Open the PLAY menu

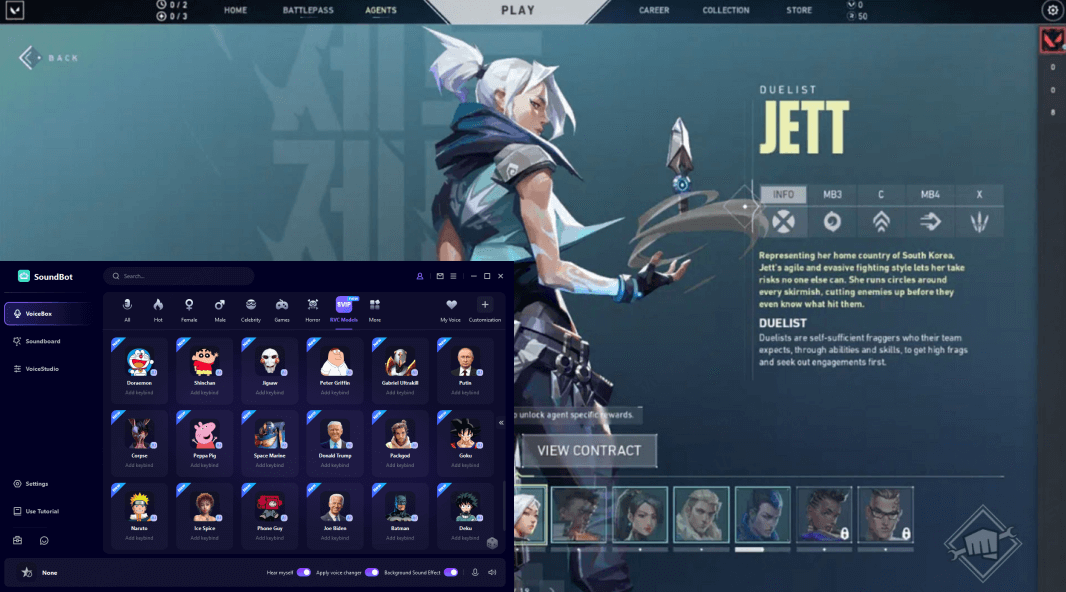[x=516, y=11]
